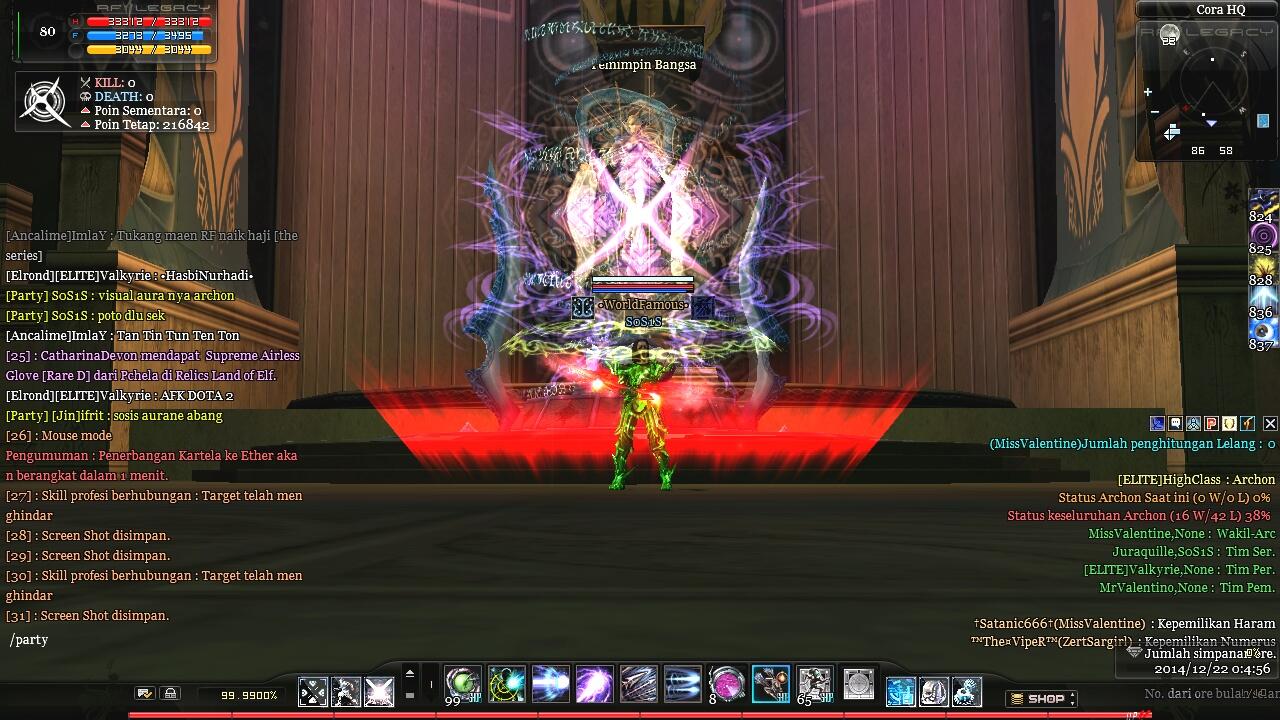Viewport: 1280px width, 720px height.
Task: Open the messenger icon above the auction text
Action: click(x=1156, y=423)
